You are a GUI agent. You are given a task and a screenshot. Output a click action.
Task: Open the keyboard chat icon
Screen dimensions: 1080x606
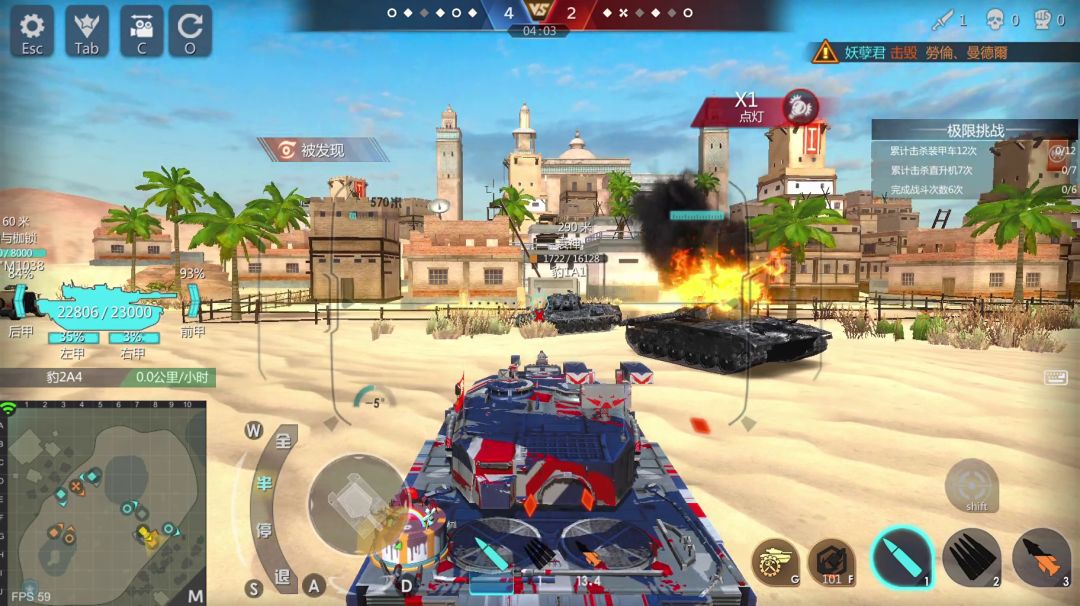pyautogui.click(x=1055, y=377)
